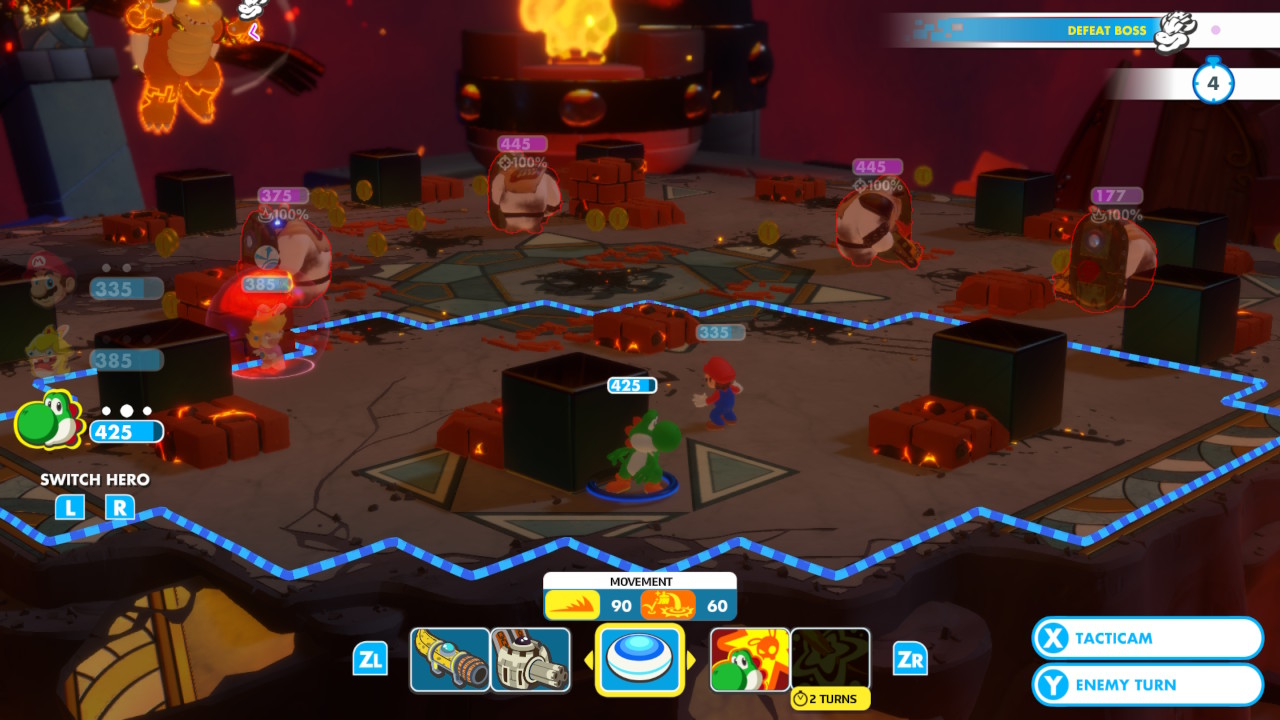Click the stopwatch timer showing 4
This screenshot has height=720, width=1280.
pyautogui.click(x=1213, y=82)
